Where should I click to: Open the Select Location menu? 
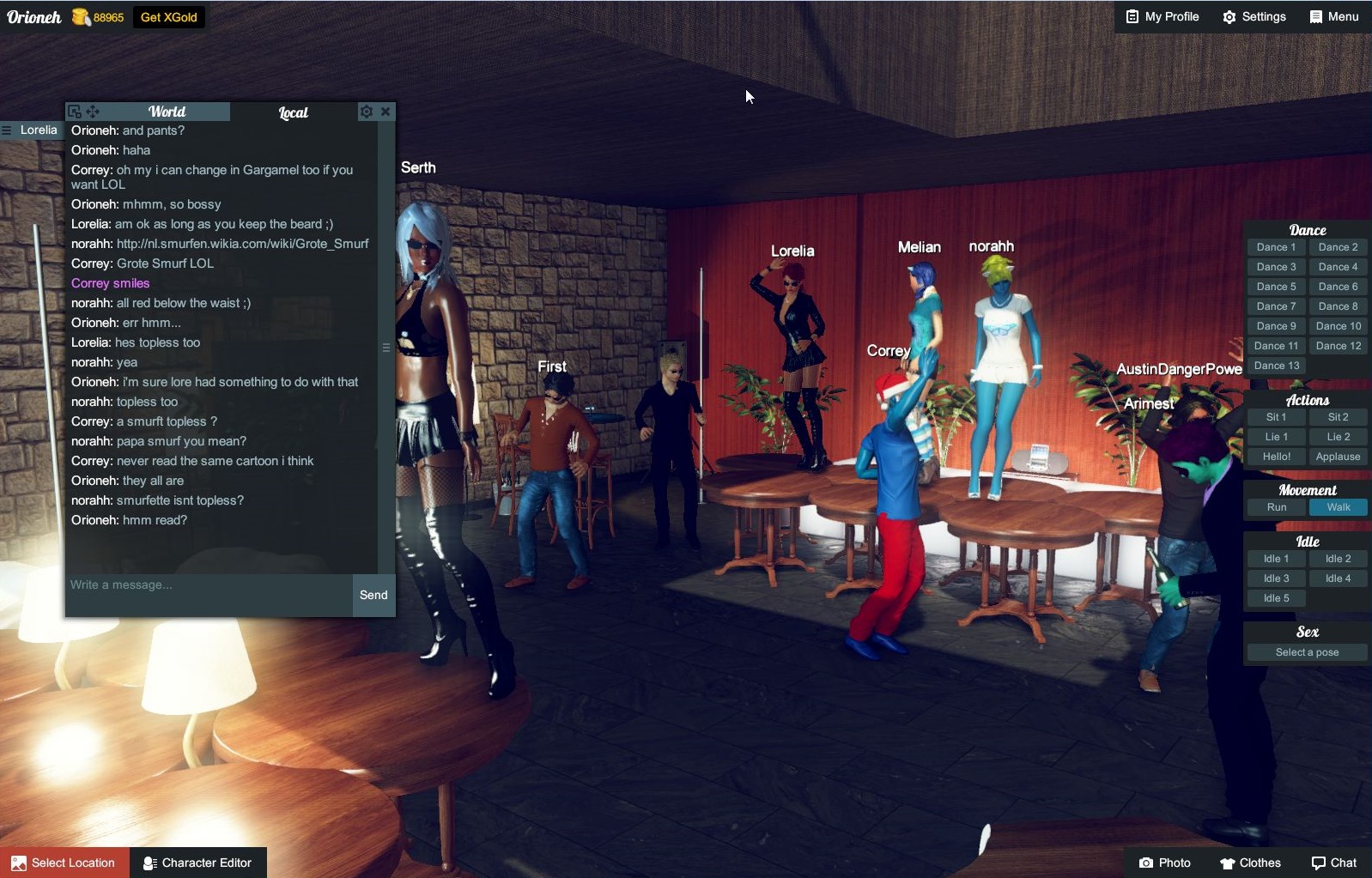[64, 863]
